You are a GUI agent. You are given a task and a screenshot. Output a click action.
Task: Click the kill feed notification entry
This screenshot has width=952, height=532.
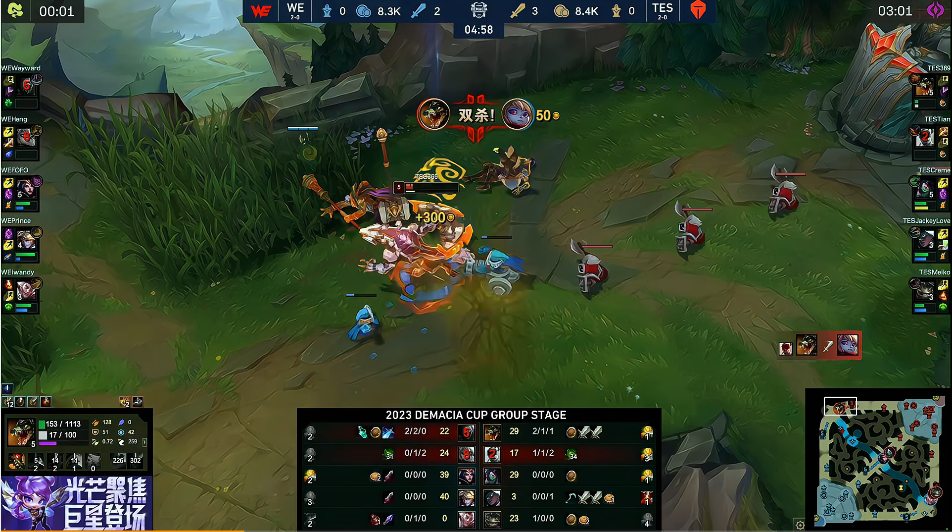pyautogui.click(x=820, y=346)
